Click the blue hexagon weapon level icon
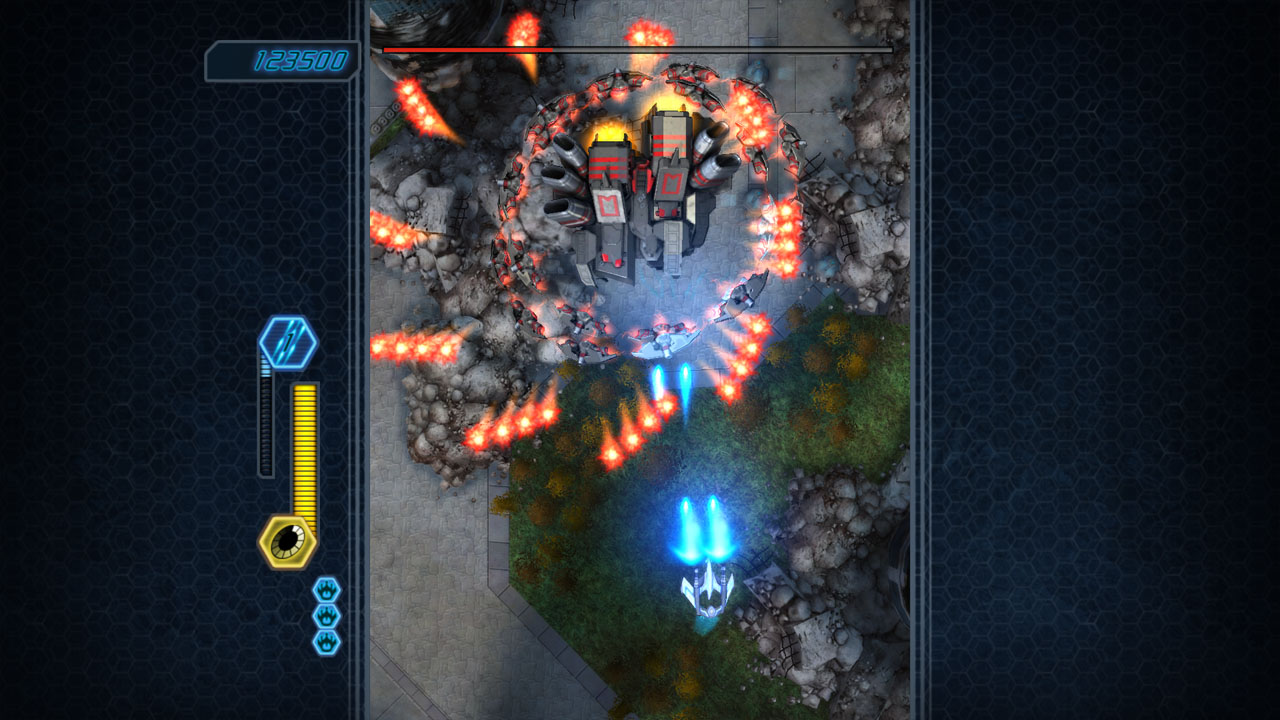The width and height of the screenshot is (1280, 720). [288, 343]
